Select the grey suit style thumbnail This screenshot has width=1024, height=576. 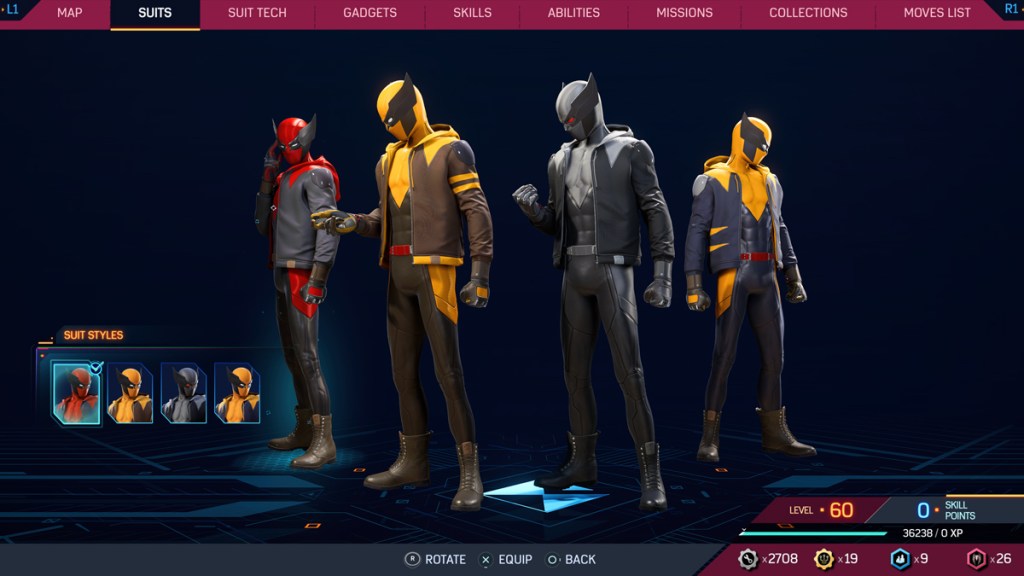point(184,393)
